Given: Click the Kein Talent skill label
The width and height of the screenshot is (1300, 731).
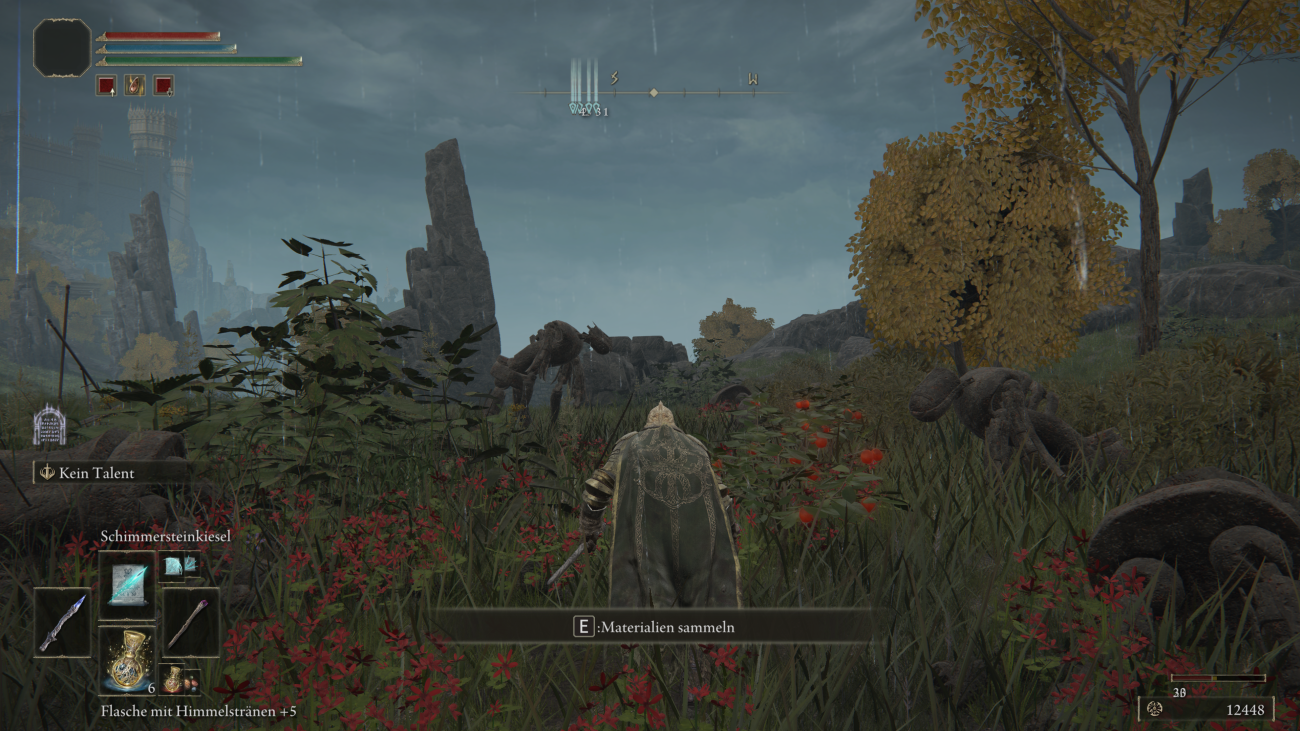Looking at the screenshot, I should point(95,472).
